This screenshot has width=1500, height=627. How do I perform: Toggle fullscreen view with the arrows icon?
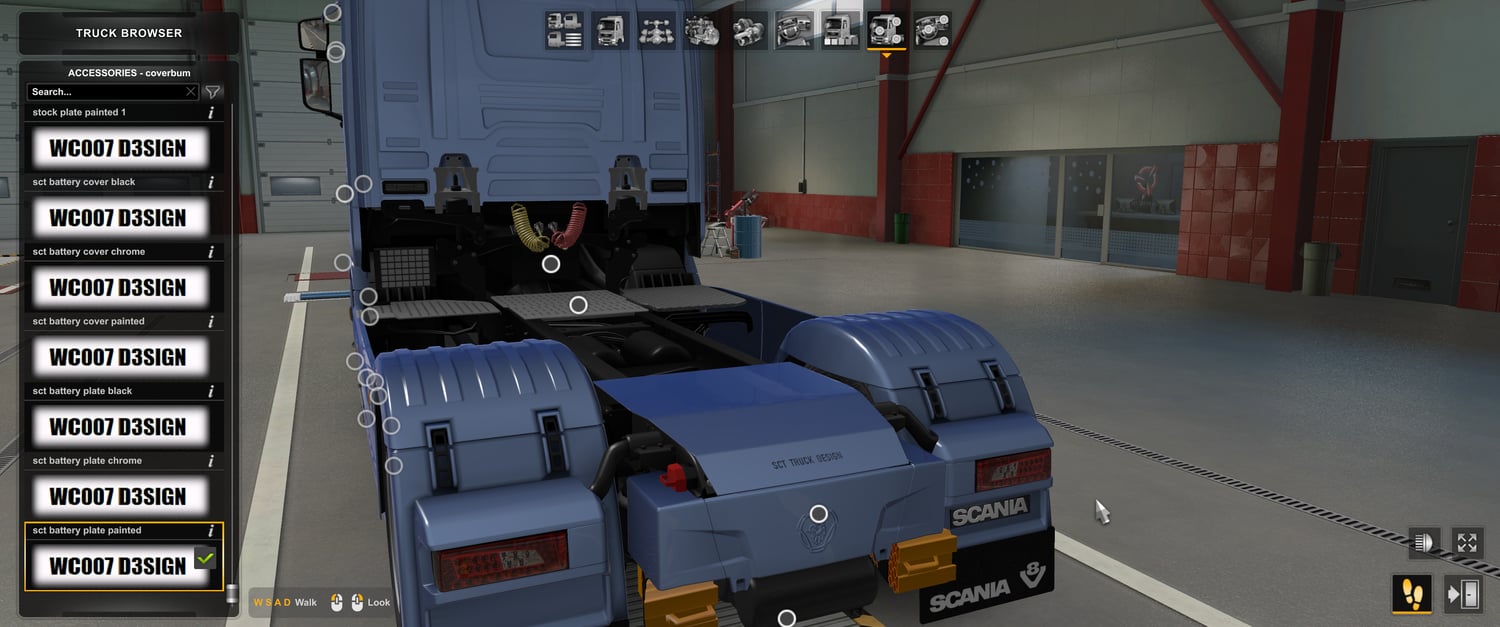pyautogui.click(x=1467, y=543)
